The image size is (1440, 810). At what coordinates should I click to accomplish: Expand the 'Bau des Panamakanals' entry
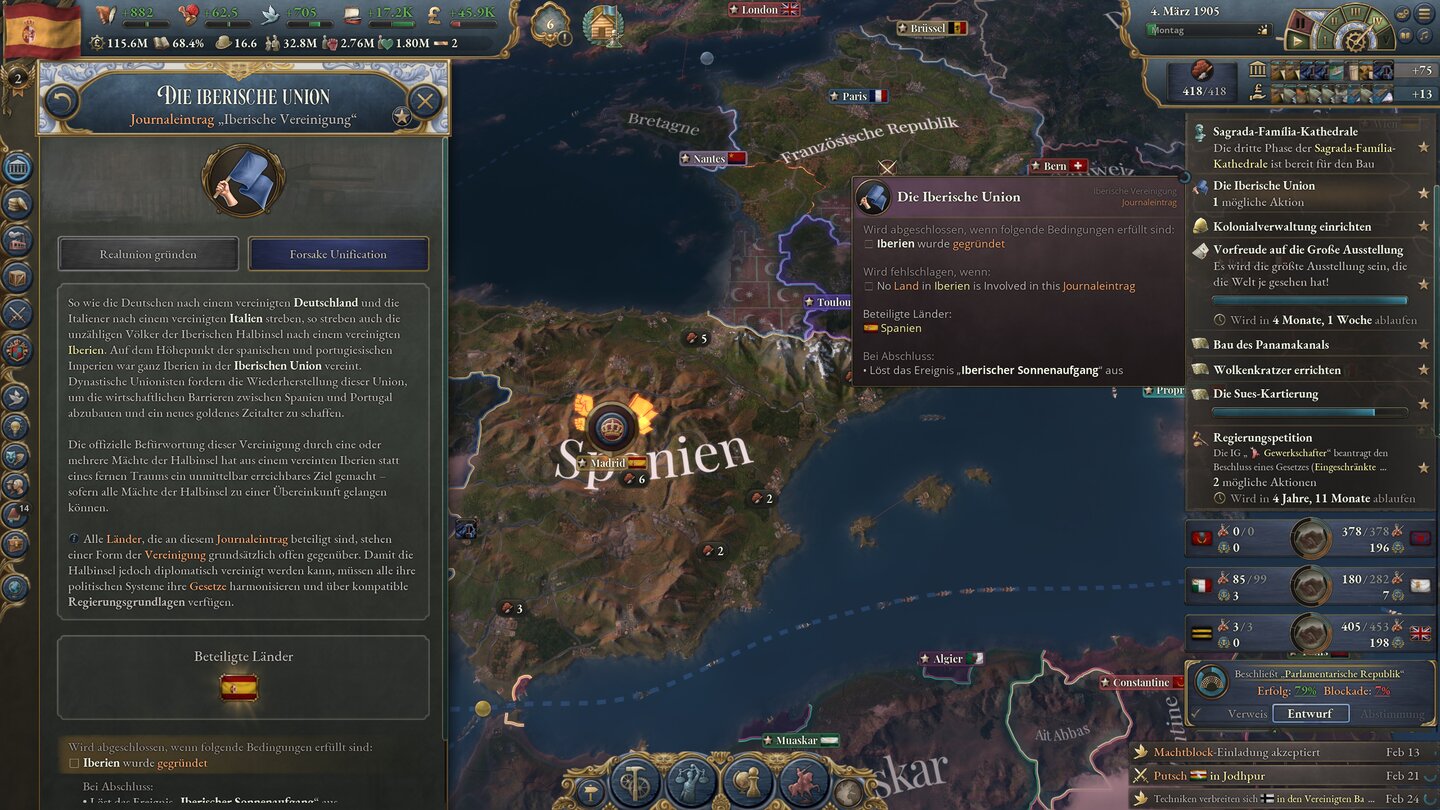tap(1271, 345)
